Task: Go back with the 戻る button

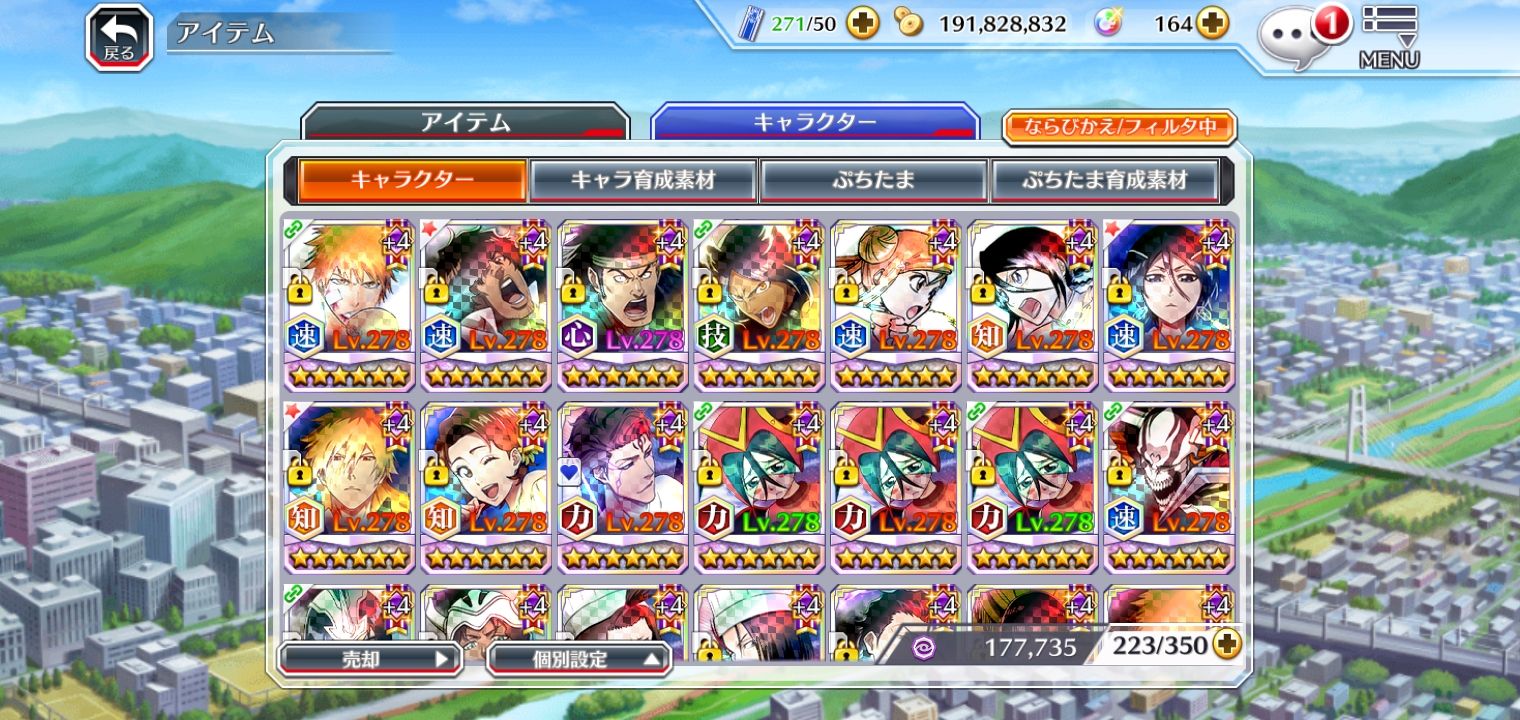Action: pos(119,38)
